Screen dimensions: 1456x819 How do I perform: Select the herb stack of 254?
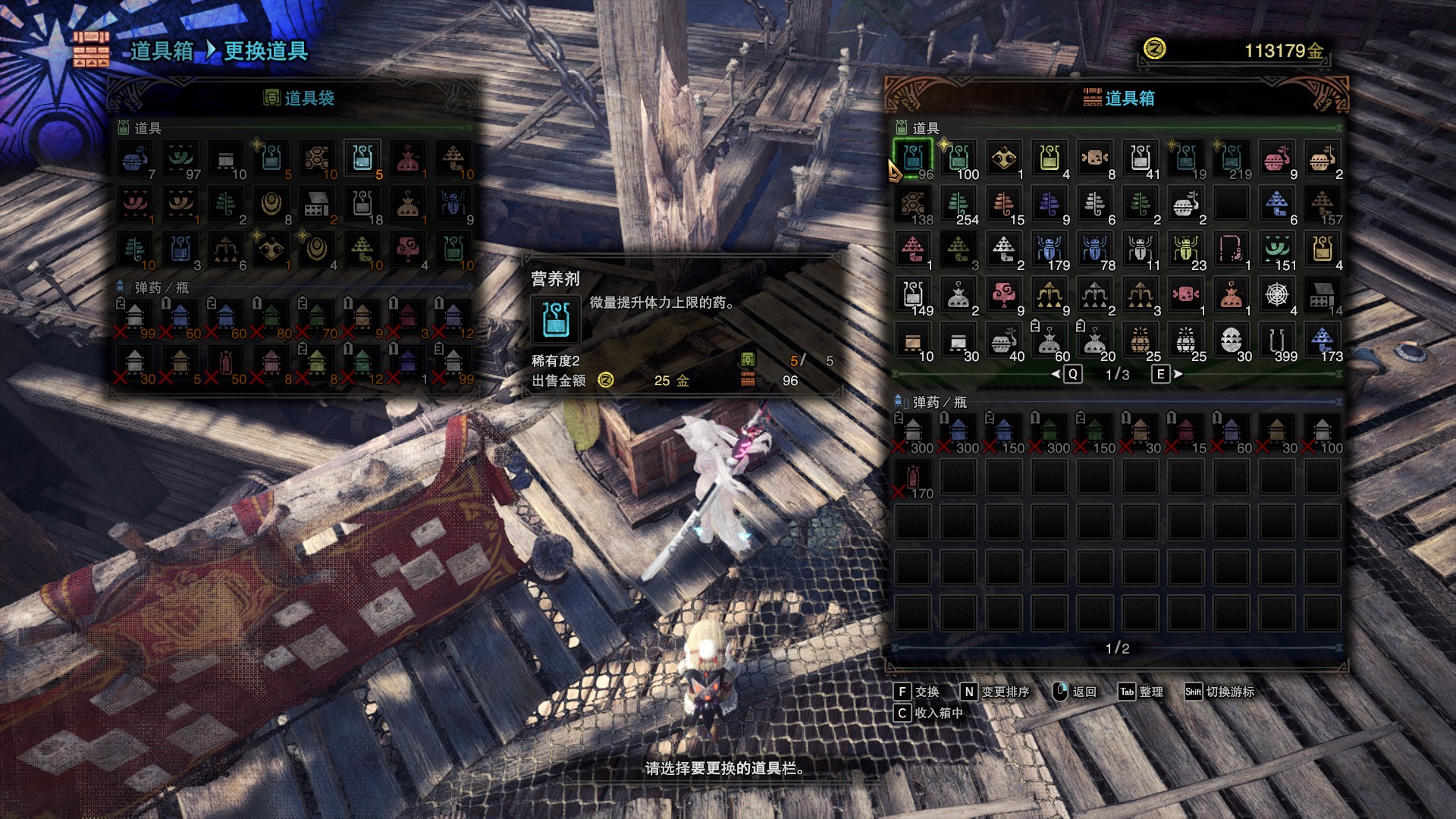(959, 205)
